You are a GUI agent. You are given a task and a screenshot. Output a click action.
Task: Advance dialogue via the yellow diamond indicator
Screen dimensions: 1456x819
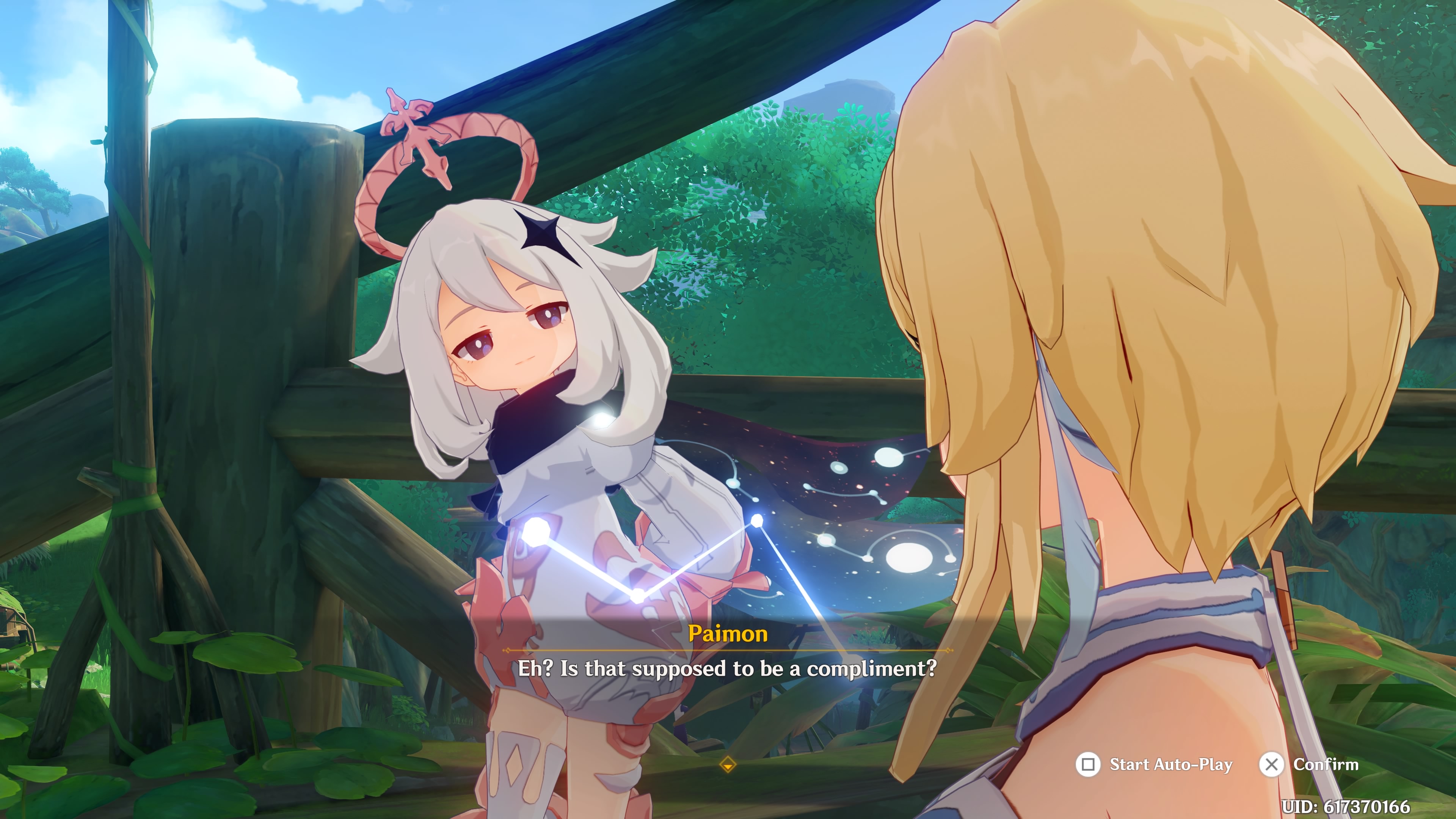coord(728,765)
